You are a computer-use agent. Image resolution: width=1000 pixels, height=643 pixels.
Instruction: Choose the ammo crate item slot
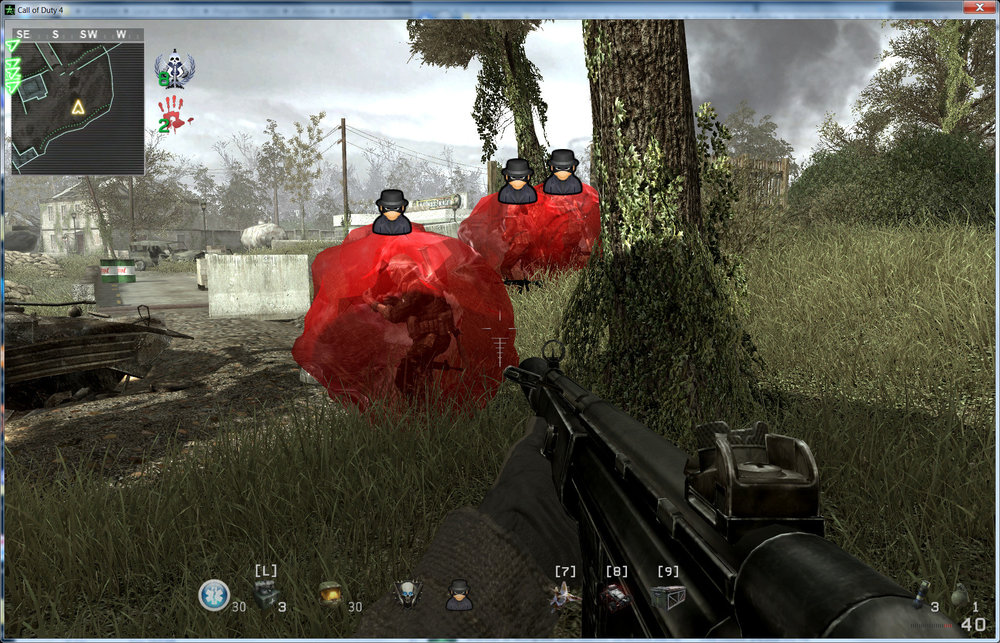[x=265, y=595]
